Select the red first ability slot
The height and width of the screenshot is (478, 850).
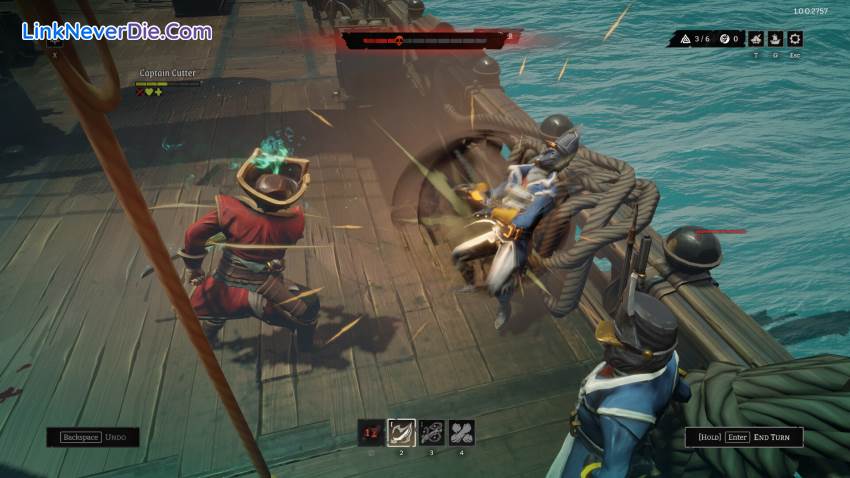click(371, 432)
